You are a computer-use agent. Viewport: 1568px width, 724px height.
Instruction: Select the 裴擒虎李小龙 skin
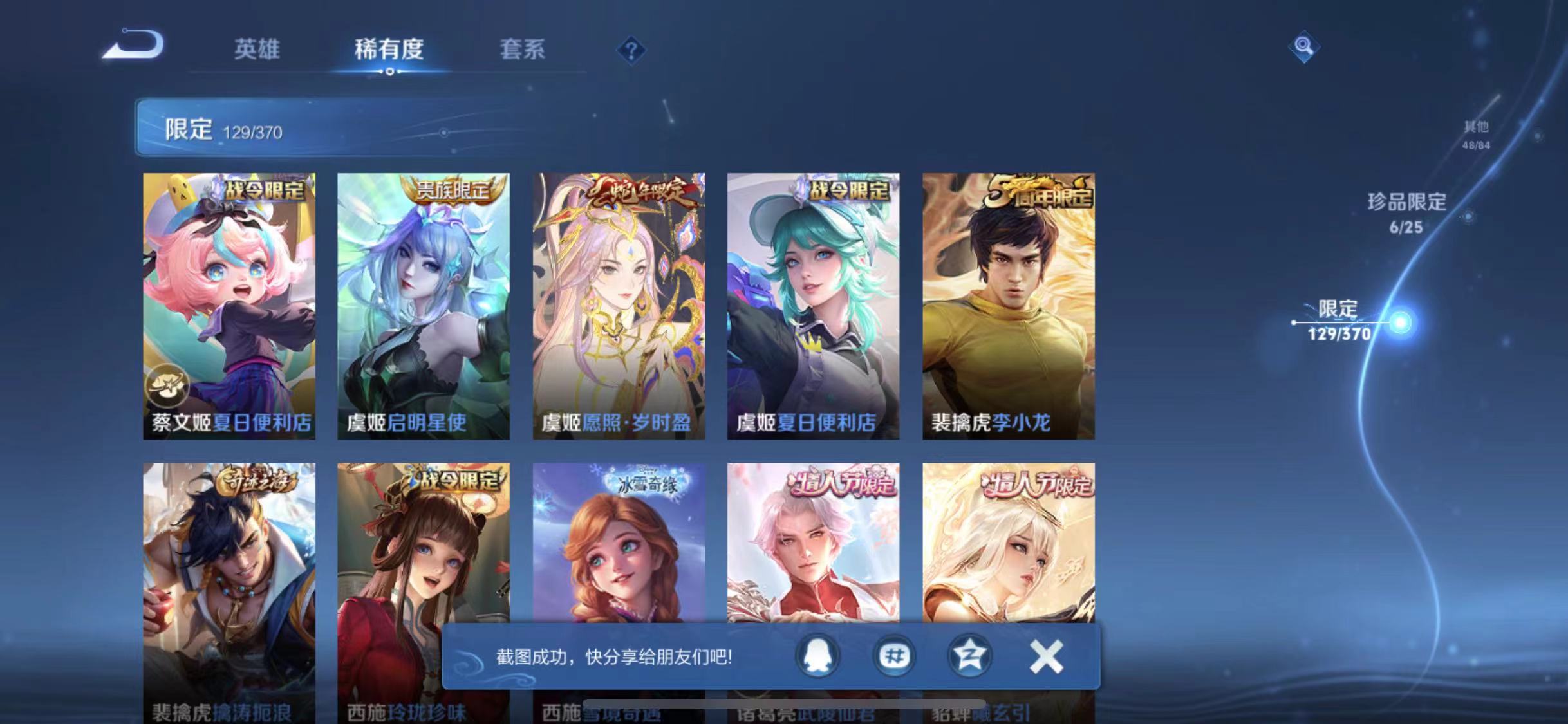click(x=1007, y=302)
